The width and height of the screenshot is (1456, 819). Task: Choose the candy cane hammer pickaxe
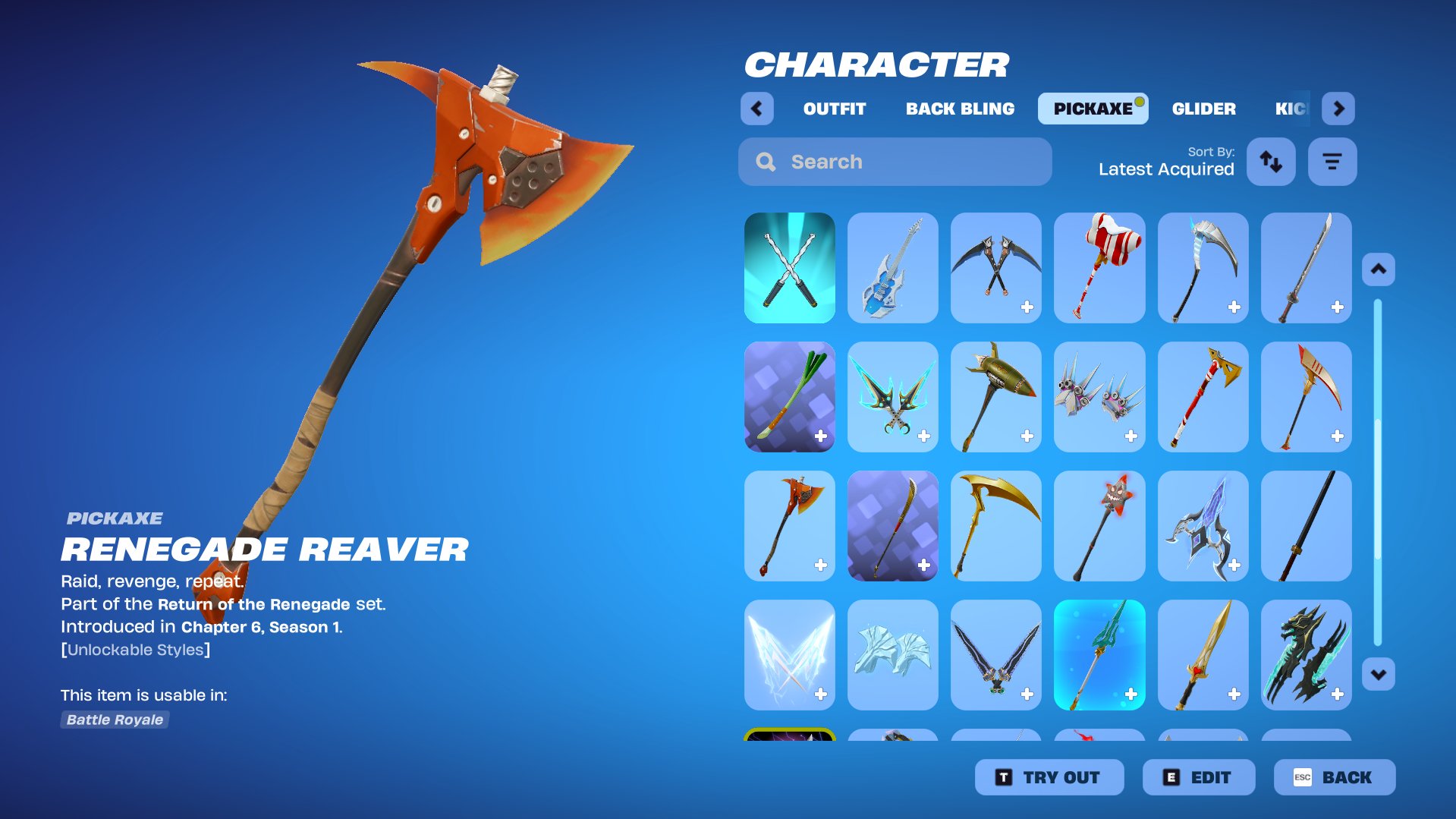(1099, 268)
